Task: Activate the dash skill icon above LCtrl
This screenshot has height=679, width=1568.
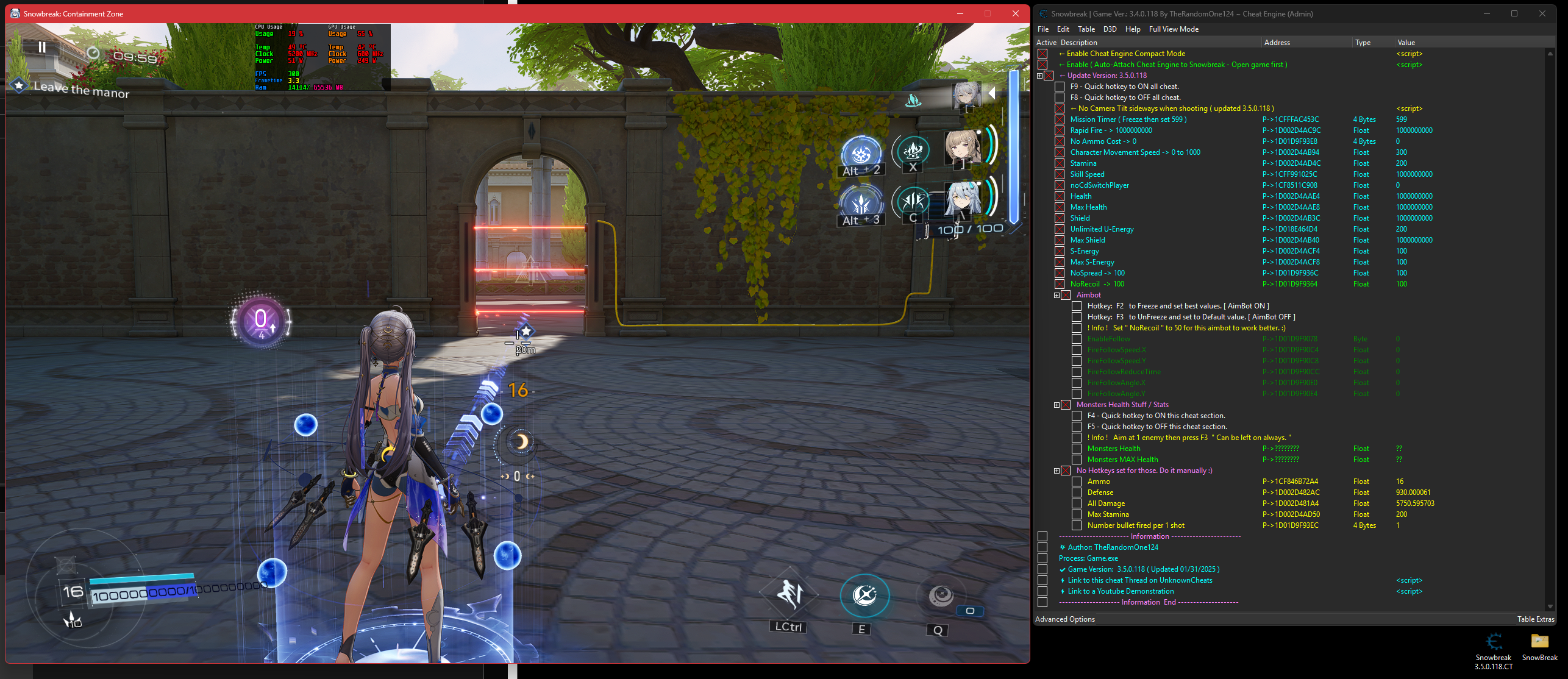Action: pos(789,594)
